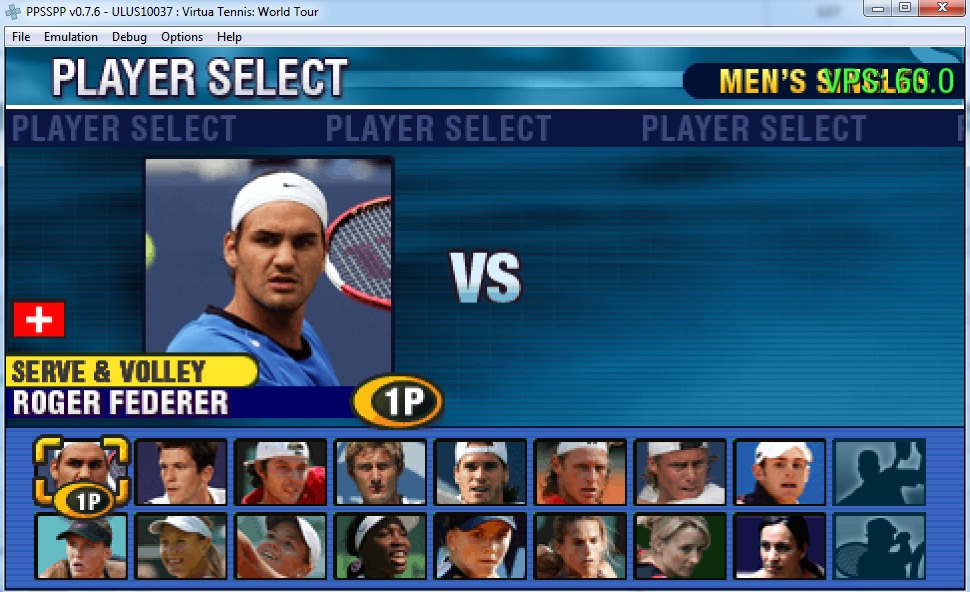Open the File menu
Image resolution: width=970 pixels, height=592 pixels.
[21, 37]
